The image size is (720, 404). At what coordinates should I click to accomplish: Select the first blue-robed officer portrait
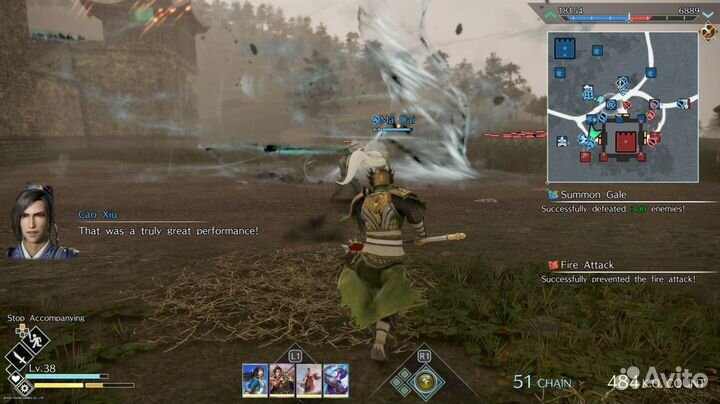255,379
